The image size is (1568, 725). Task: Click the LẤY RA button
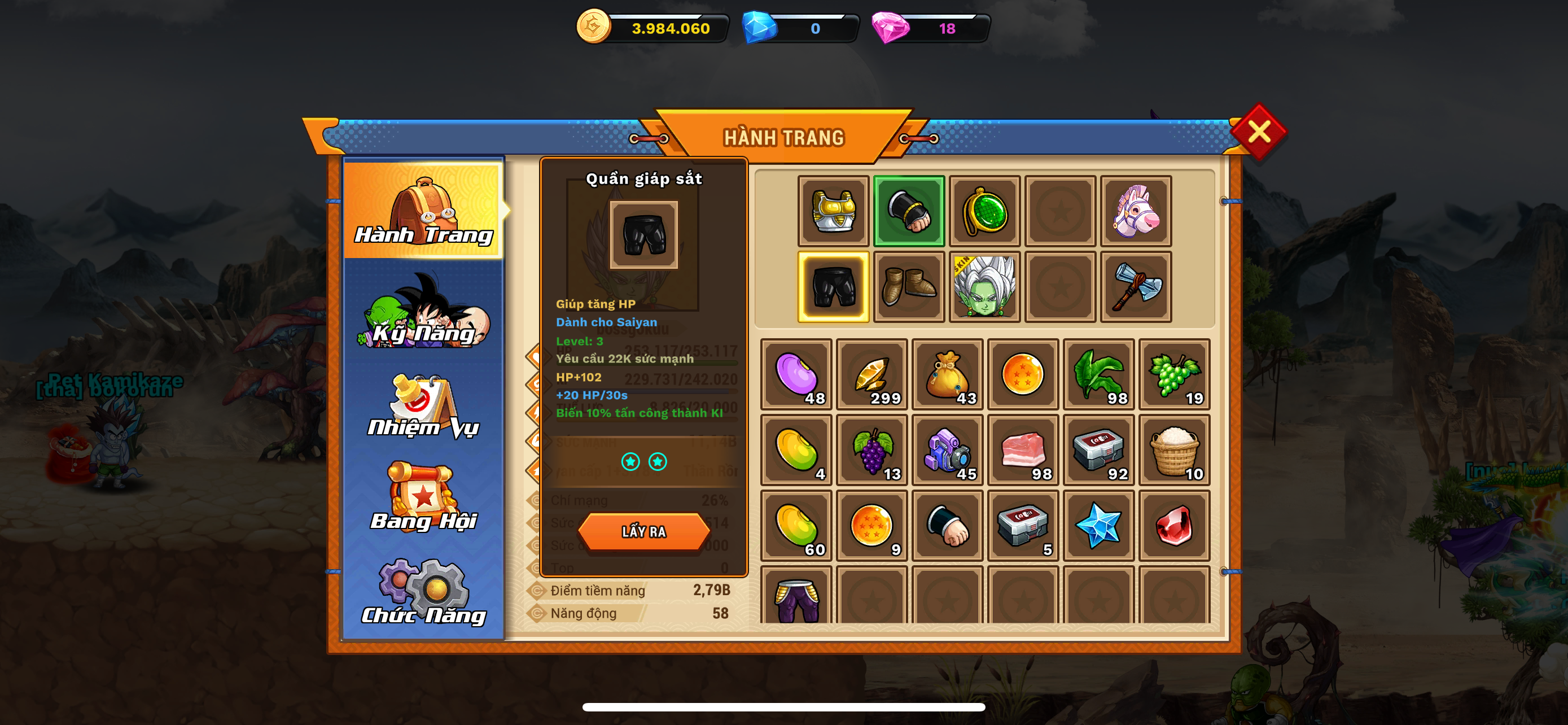click(643, 531)
